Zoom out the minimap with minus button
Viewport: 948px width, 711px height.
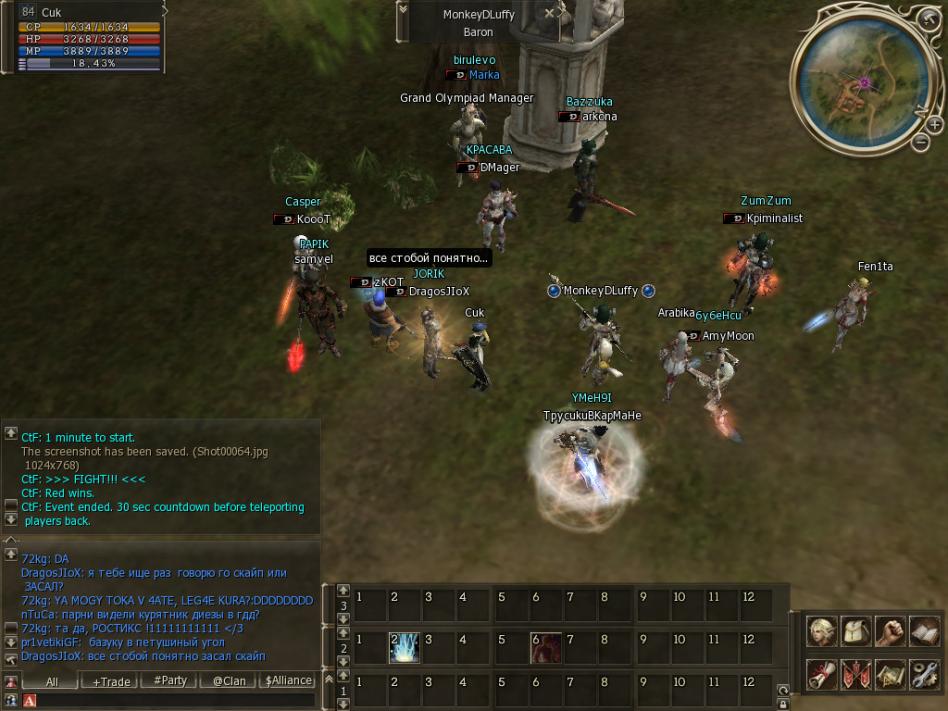(x=921, y=142)
